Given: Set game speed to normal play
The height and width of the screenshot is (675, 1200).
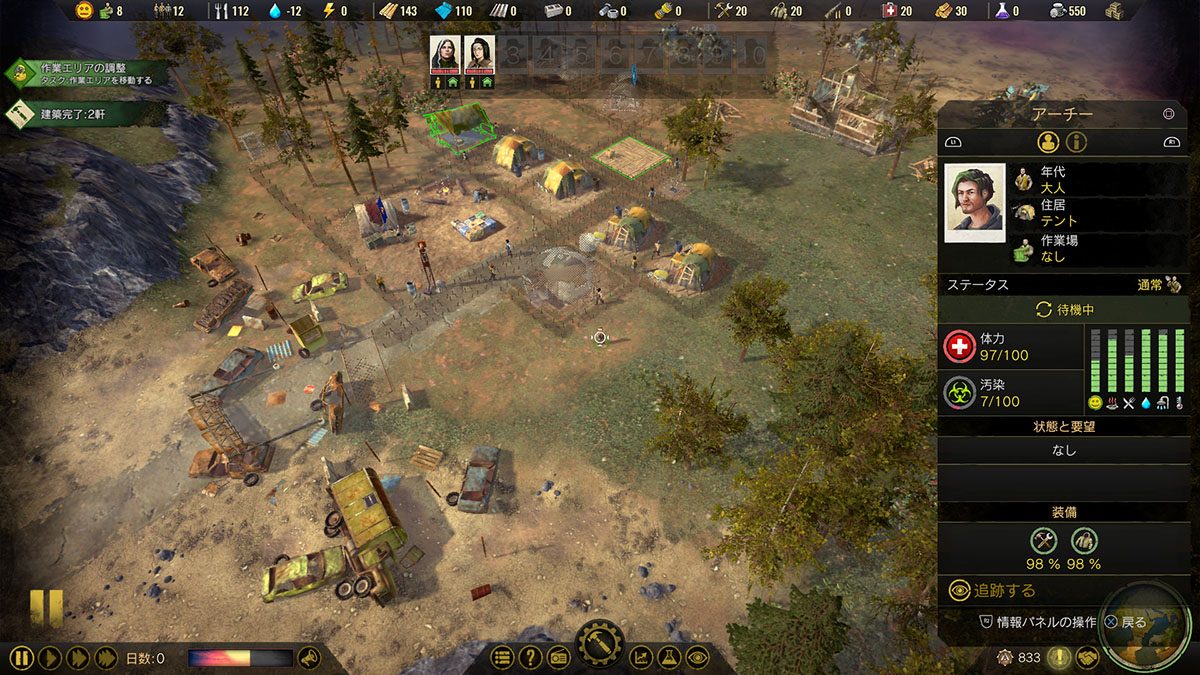Looking at the screenshot, I should 50,658.
